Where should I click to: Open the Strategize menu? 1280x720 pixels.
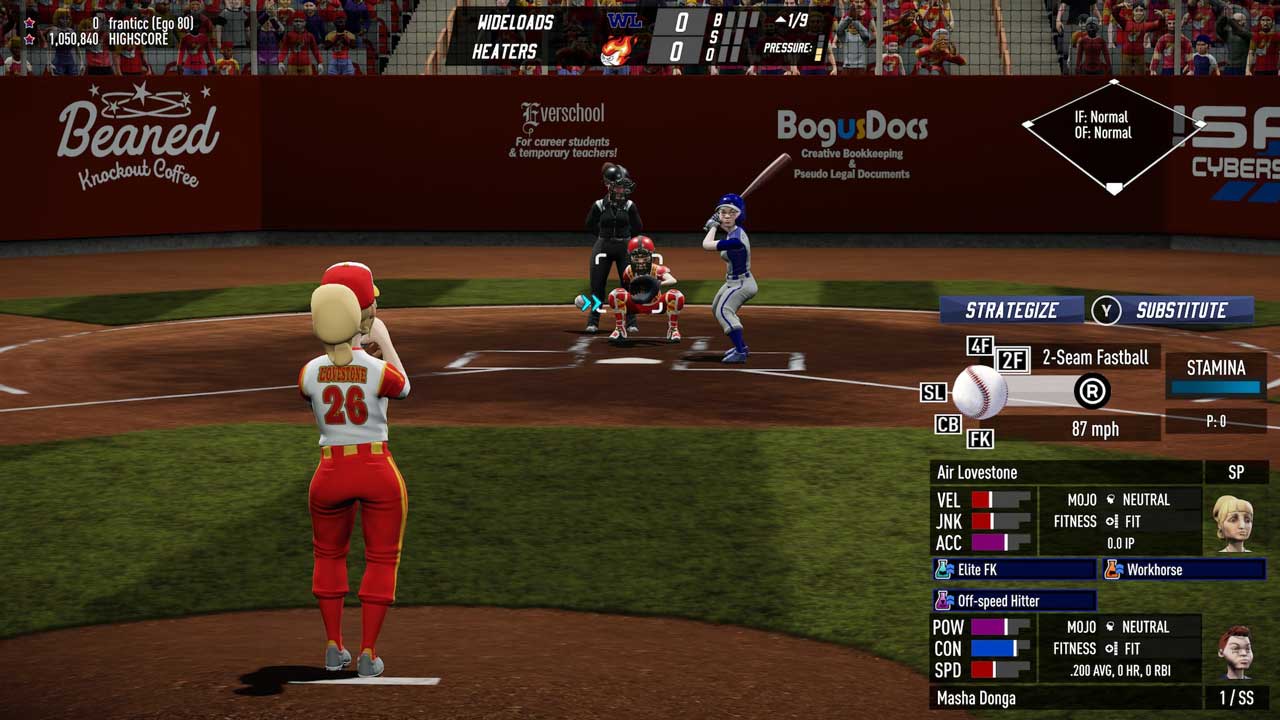(x=1011, y=310)
